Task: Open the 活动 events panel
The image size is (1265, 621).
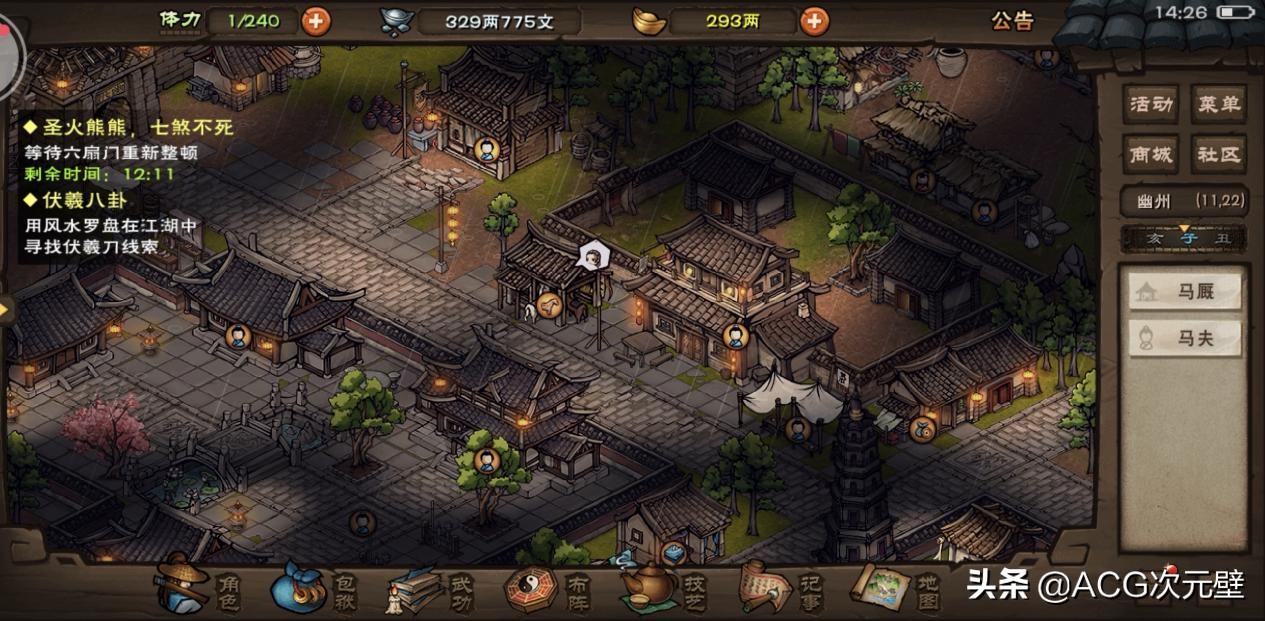Action: point(1150,103)
